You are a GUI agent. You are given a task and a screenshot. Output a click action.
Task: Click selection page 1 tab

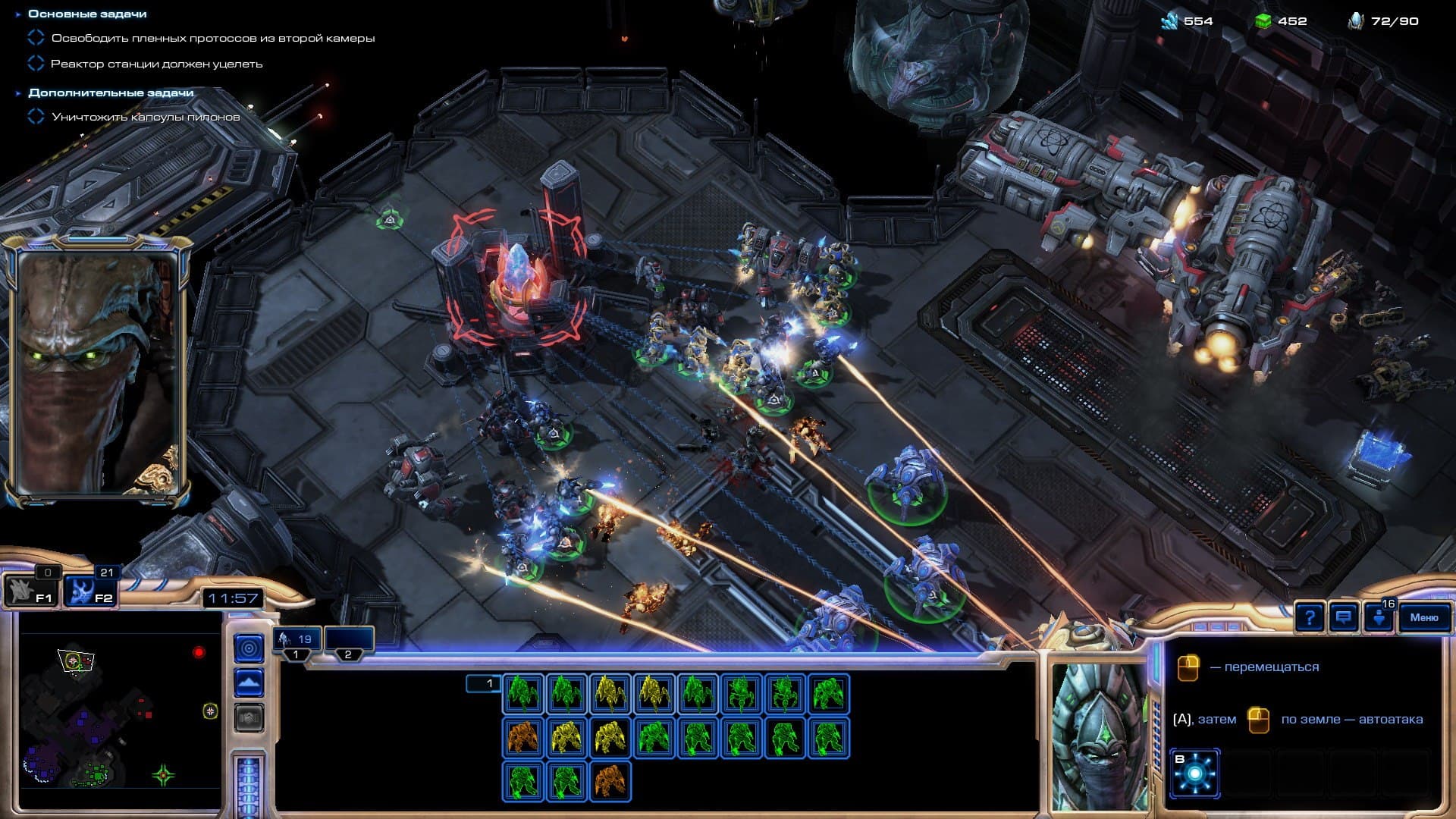click(x=483, y=684)
